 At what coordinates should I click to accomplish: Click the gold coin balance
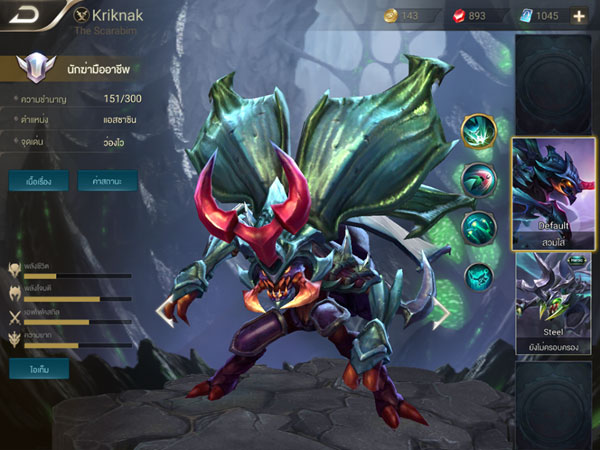(410, 16)
